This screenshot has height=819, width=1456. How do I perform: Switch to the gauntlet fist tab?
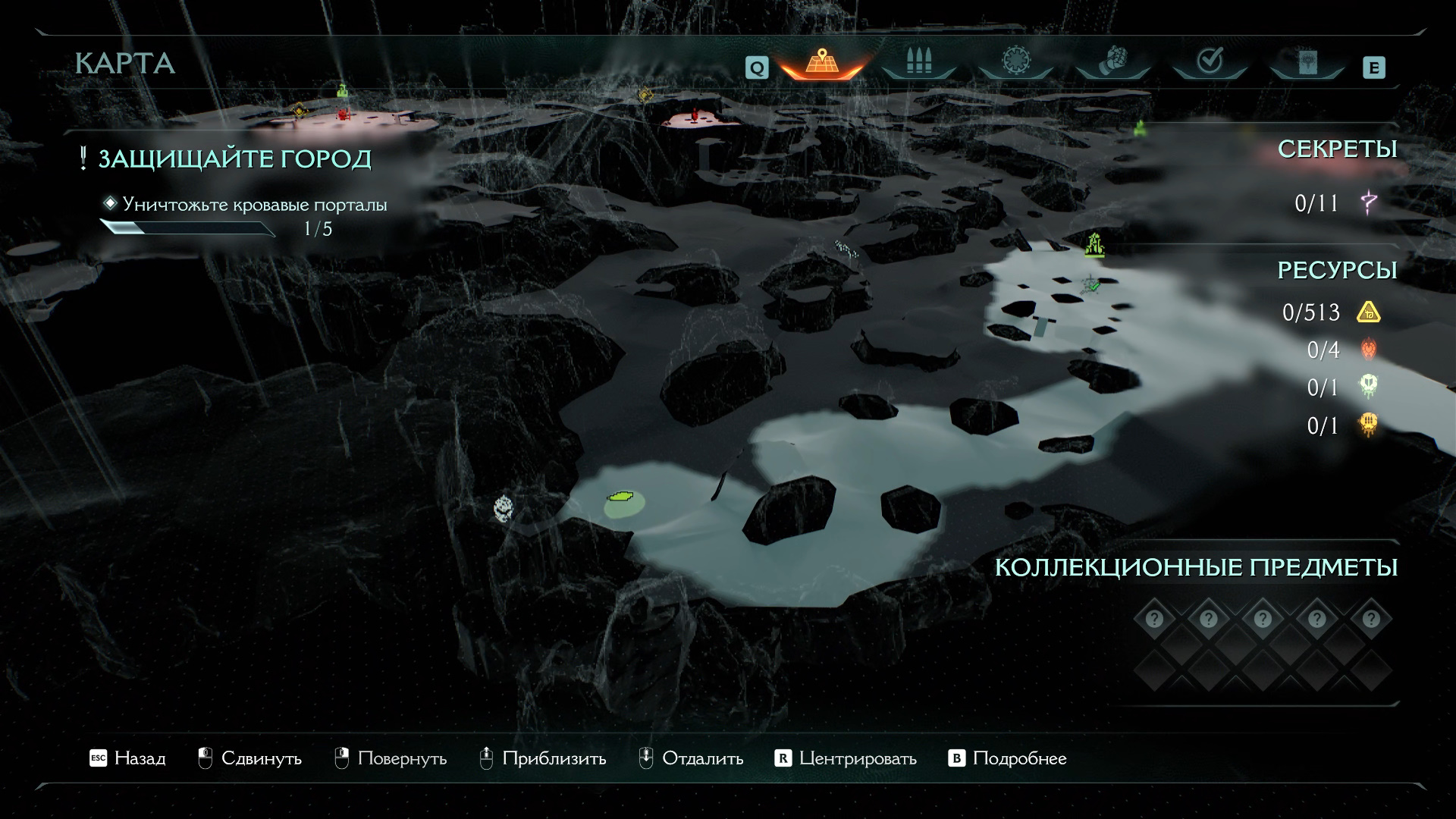[1112, 62]
